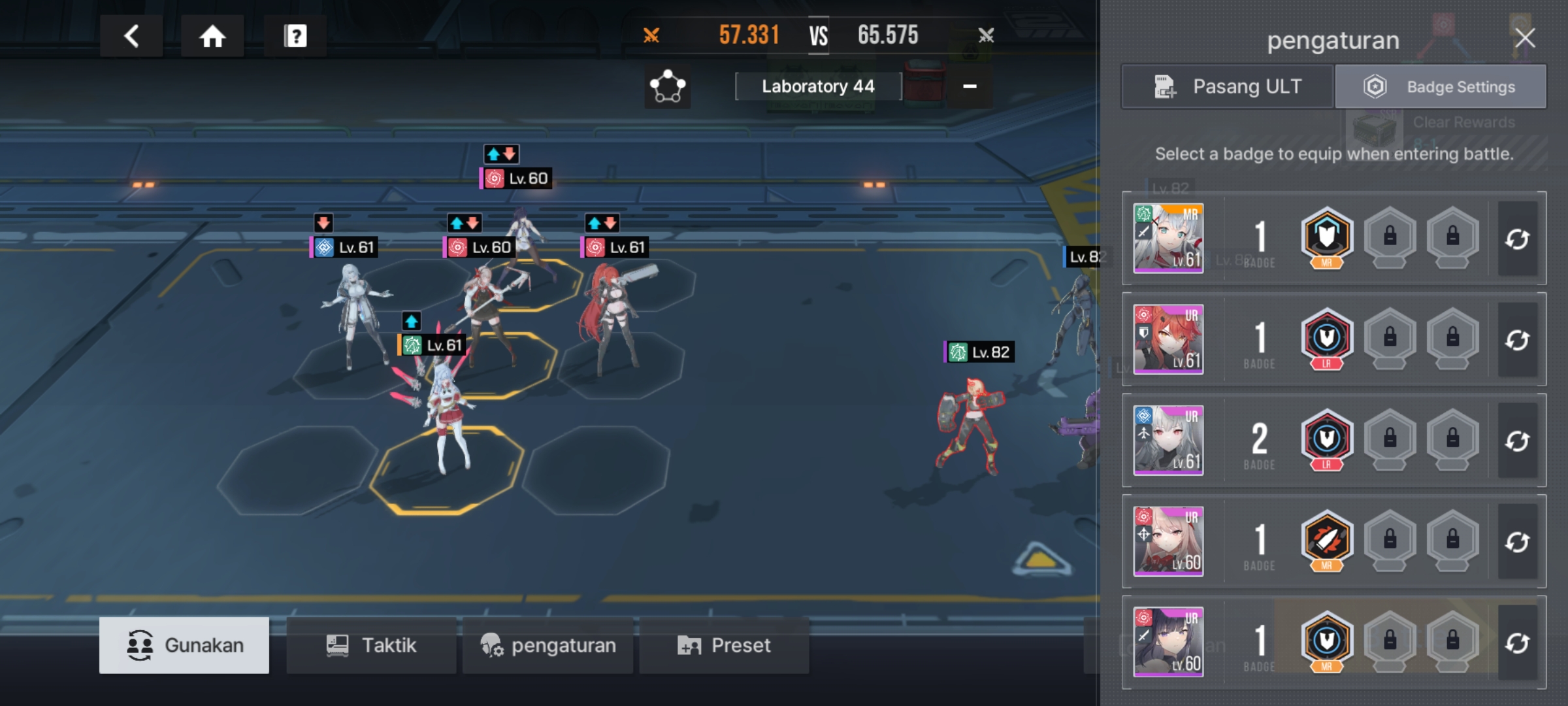Open the pink-haired character's orange rocket badge
The width and height of the screenshot is (1568, 706).
[1326, 540]
